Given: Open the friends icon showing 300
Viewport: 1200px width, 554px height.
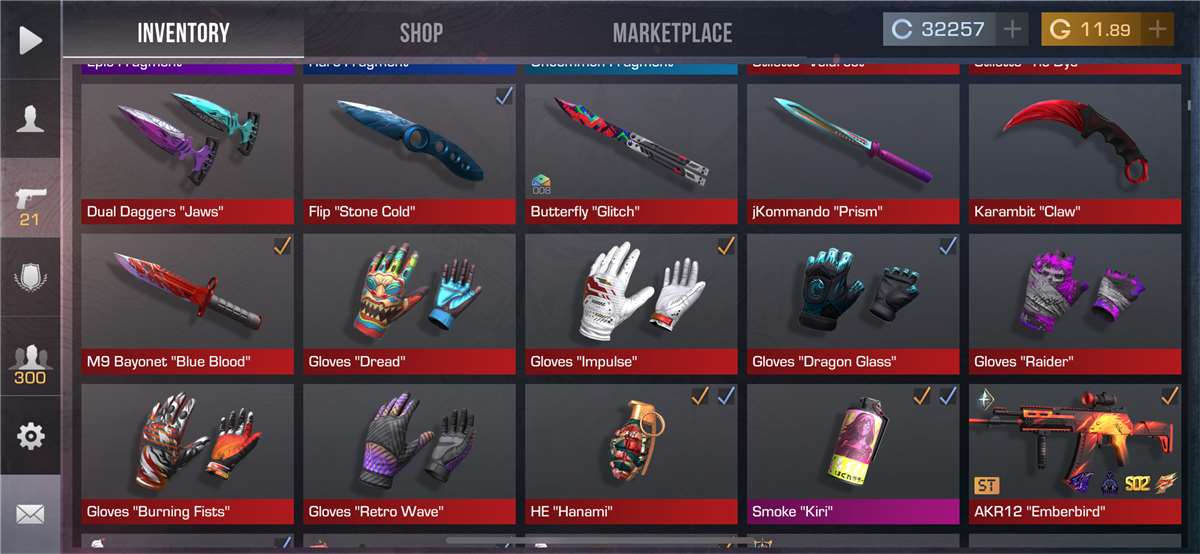Looking at the screenshot, I should coord(30,362).
